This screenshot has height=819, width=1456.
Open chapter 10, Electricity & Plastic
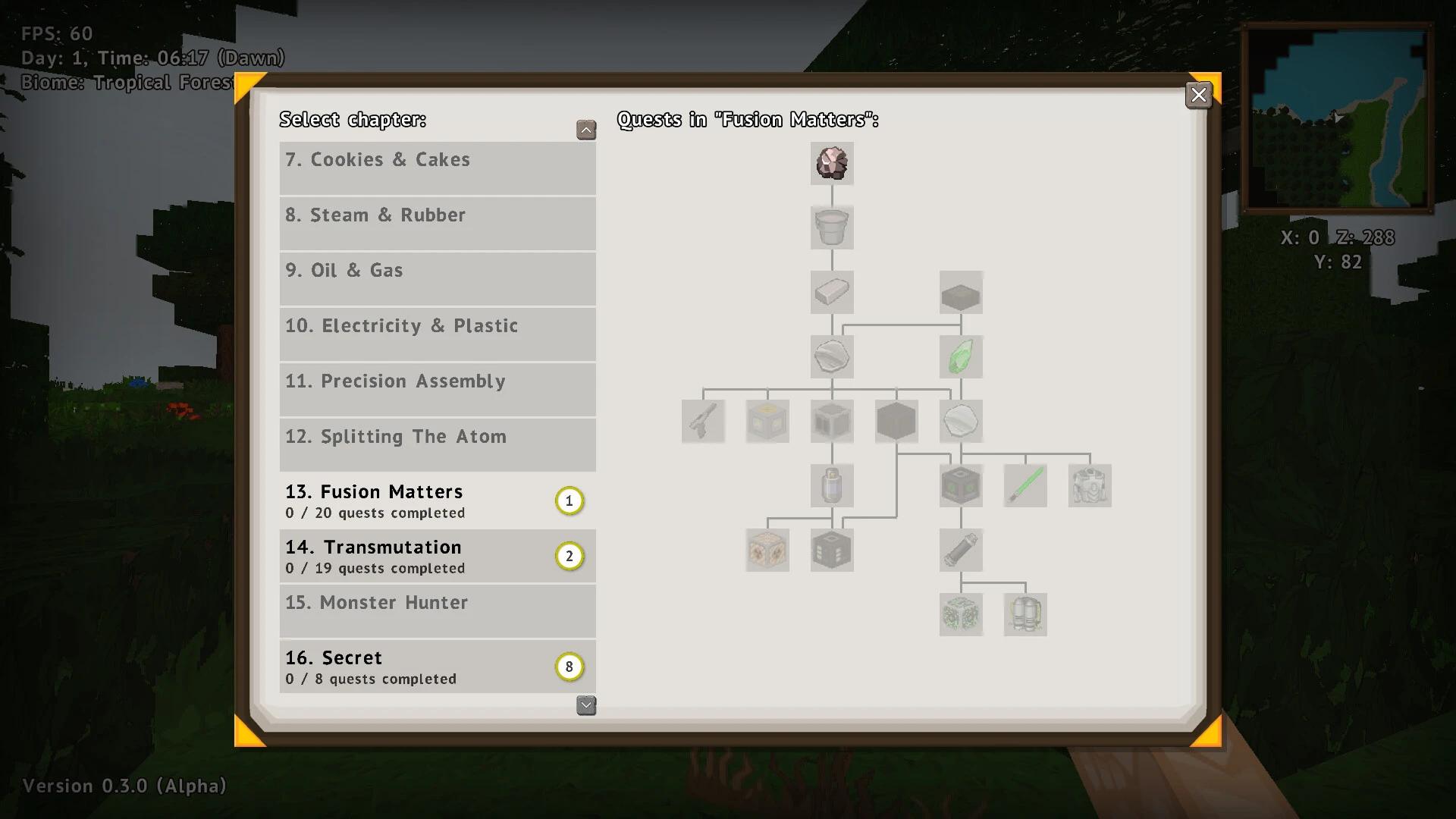(438, 334)
